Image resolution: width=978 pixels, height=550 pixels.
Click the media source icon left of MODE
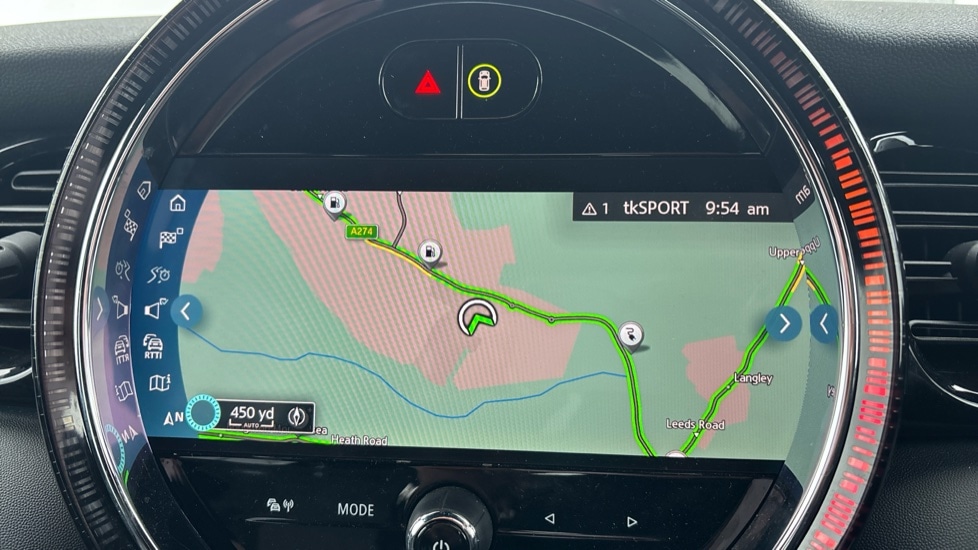point(279,507)
